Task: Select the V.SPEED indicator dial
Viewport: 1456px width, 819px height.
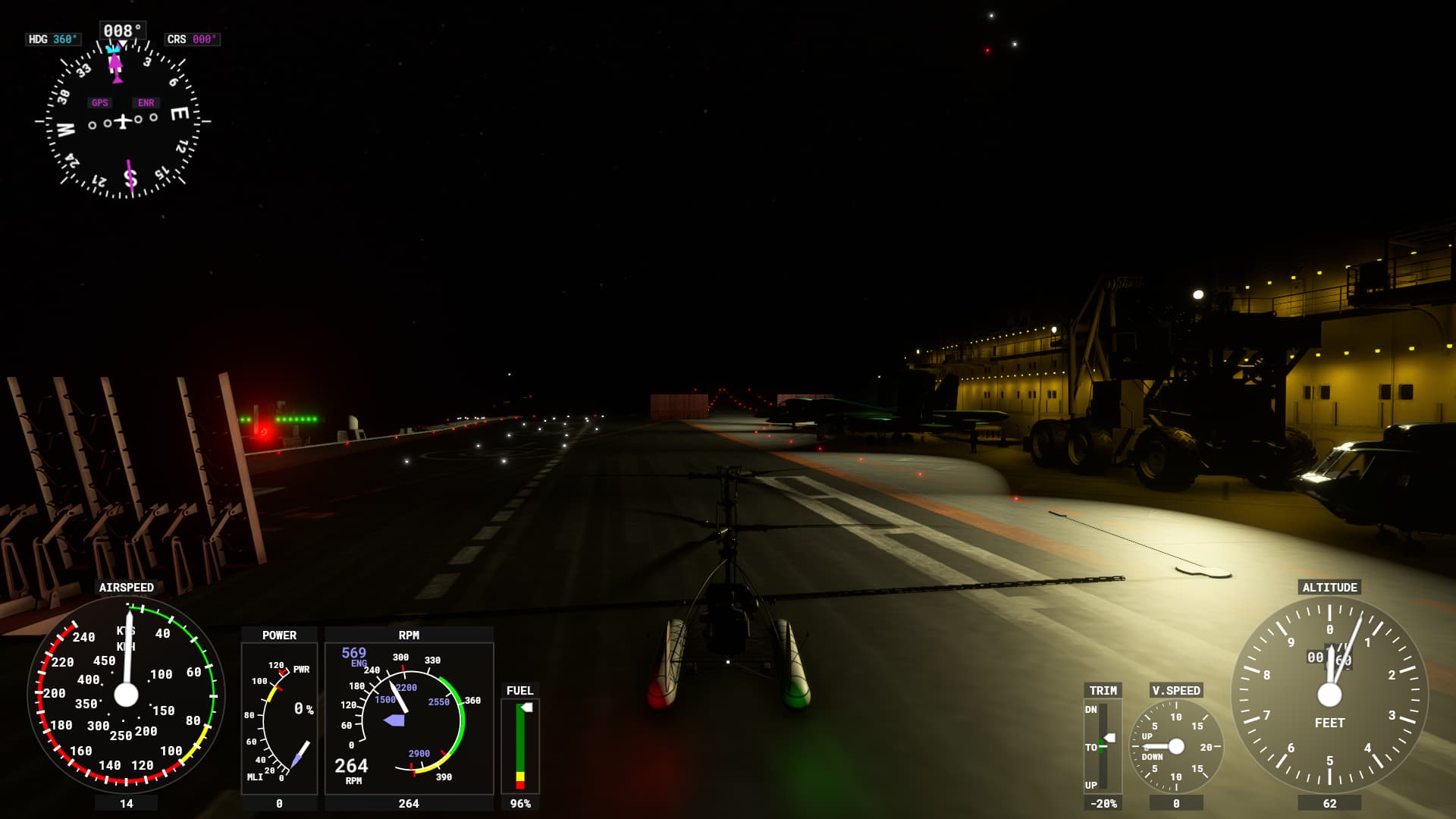Action: pos(1176,747)
